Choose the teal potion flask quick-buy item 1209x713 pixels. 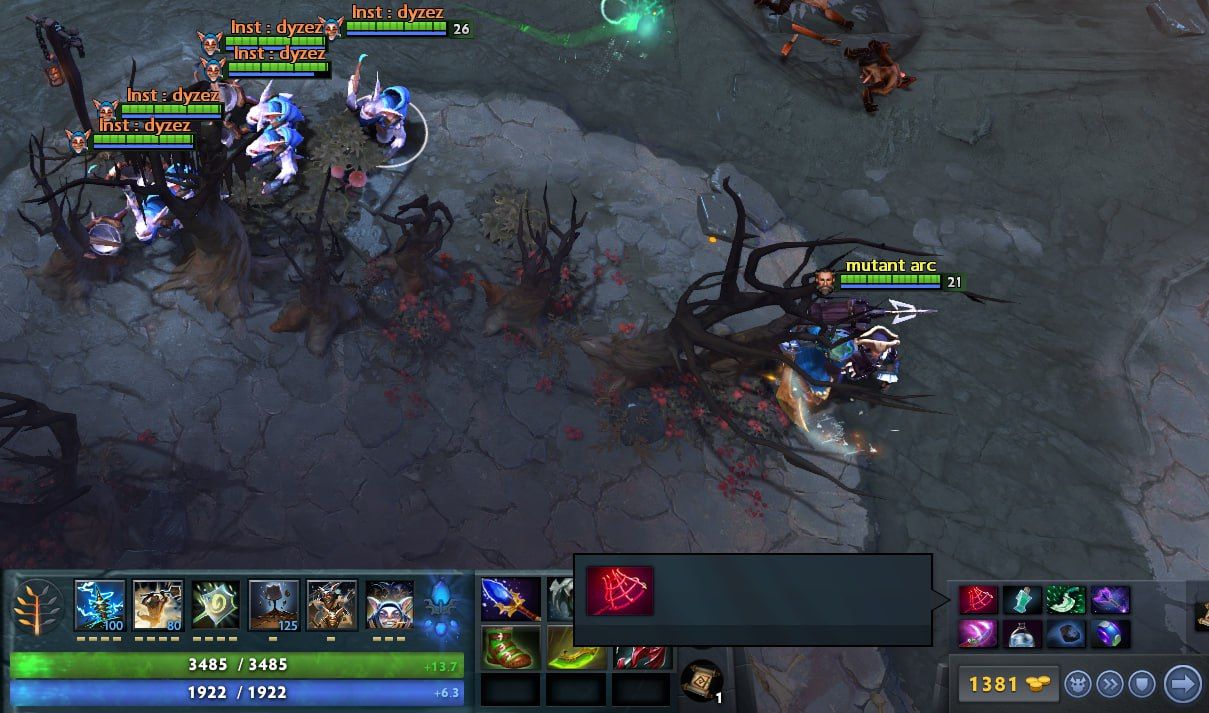(1022, 600)
